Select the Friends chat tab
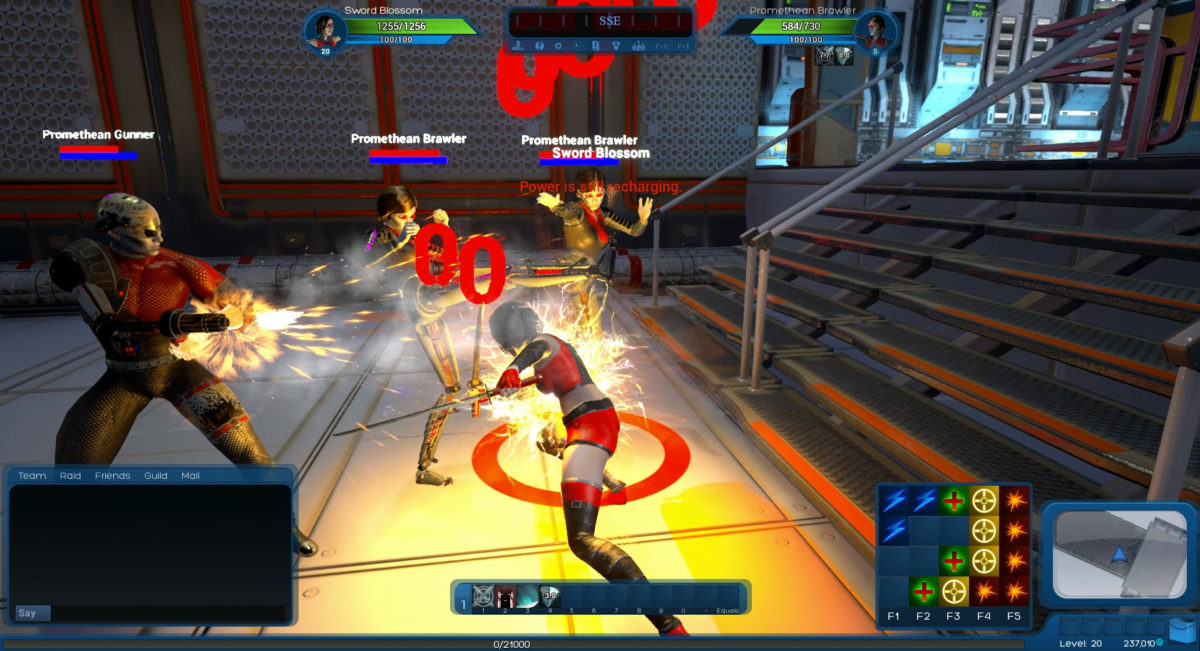 (112, 476)
